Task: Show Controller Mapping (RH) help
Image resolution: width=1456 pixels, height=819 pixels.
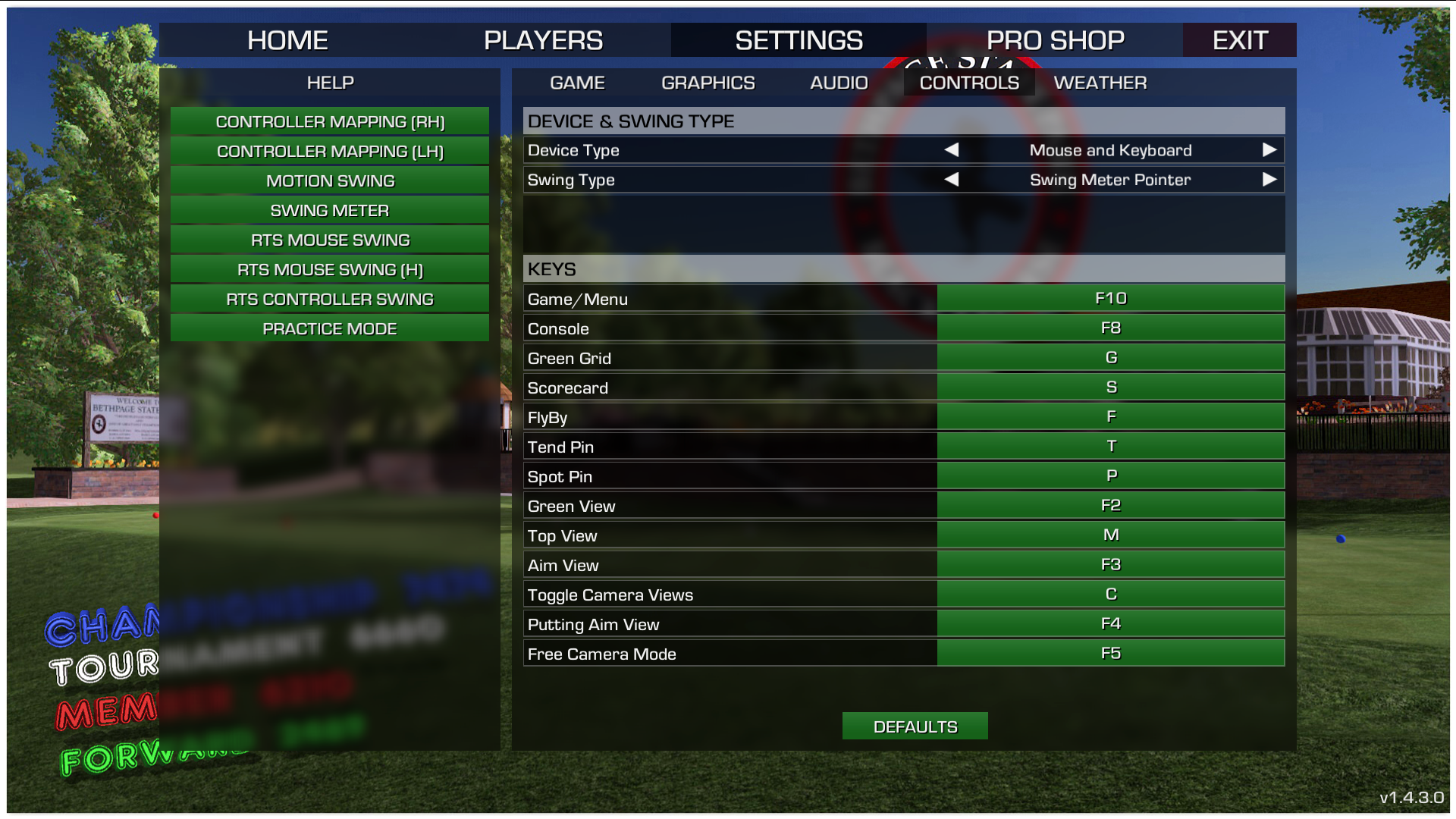Action: 330,121
